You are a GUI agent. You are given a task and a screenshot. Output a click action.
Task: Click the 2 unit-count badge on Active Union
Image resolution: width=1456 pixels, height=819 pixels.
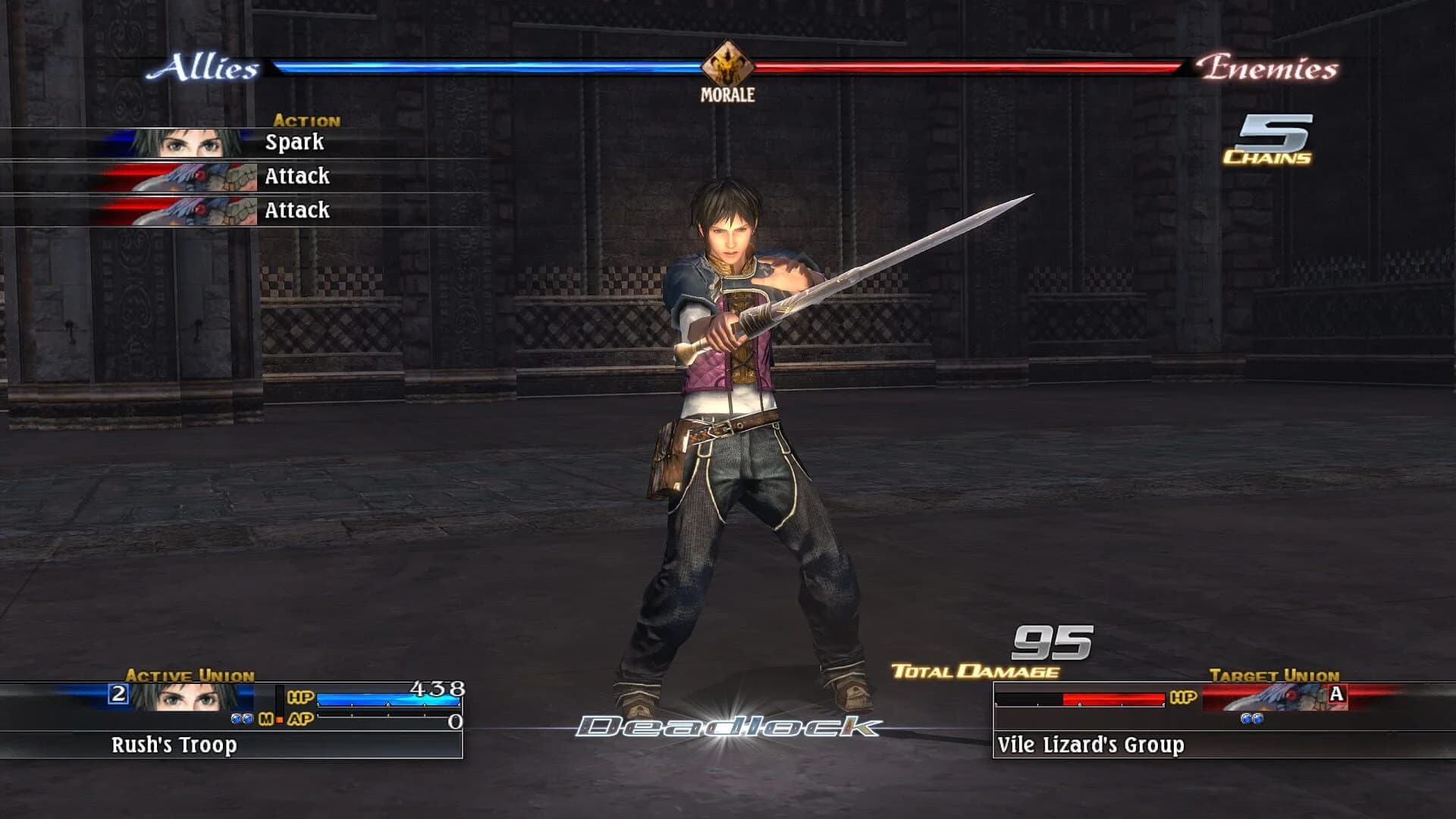pyautogui.click(x=117, y=693)
